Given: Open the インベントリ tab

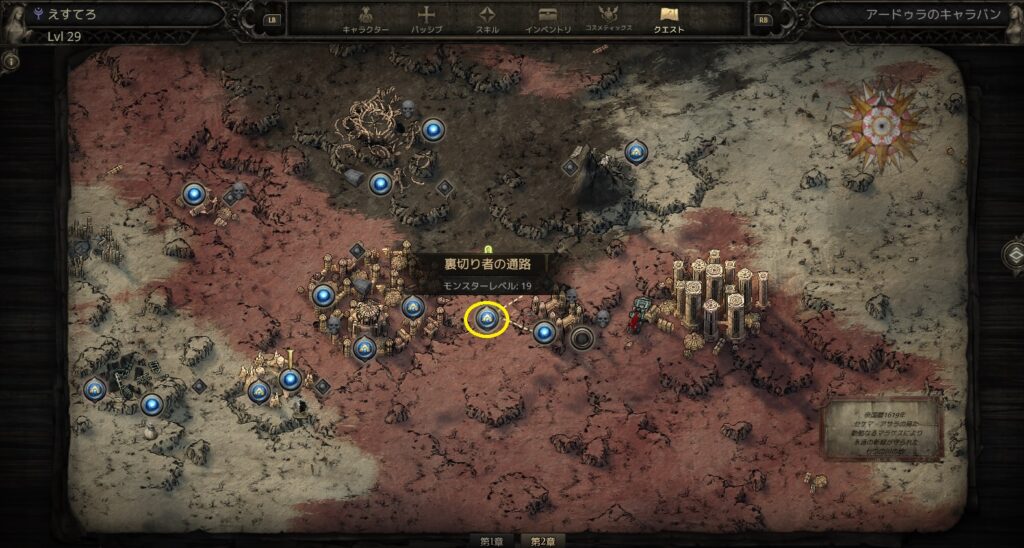Looking at the screenshot, I should point(549,20).
